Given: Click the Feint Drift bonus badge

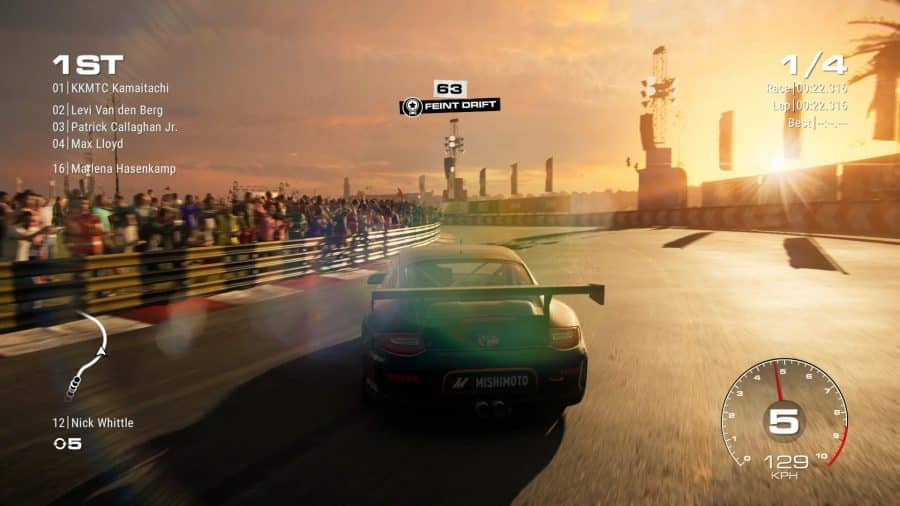Looking at the screenshot, I should 449,105.
